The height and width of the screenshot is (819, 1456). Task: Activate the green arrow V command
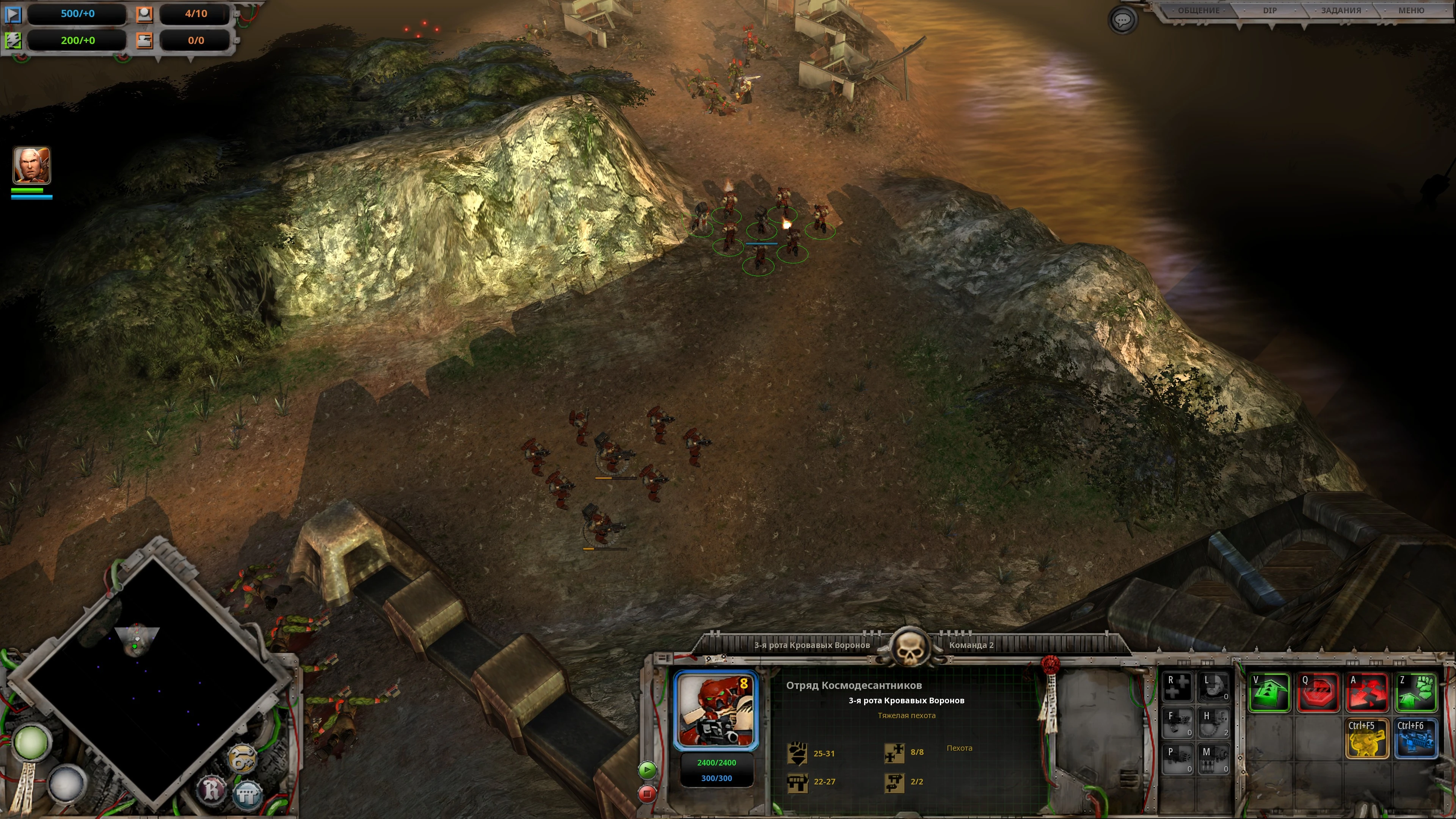(x=1269, y=692)
